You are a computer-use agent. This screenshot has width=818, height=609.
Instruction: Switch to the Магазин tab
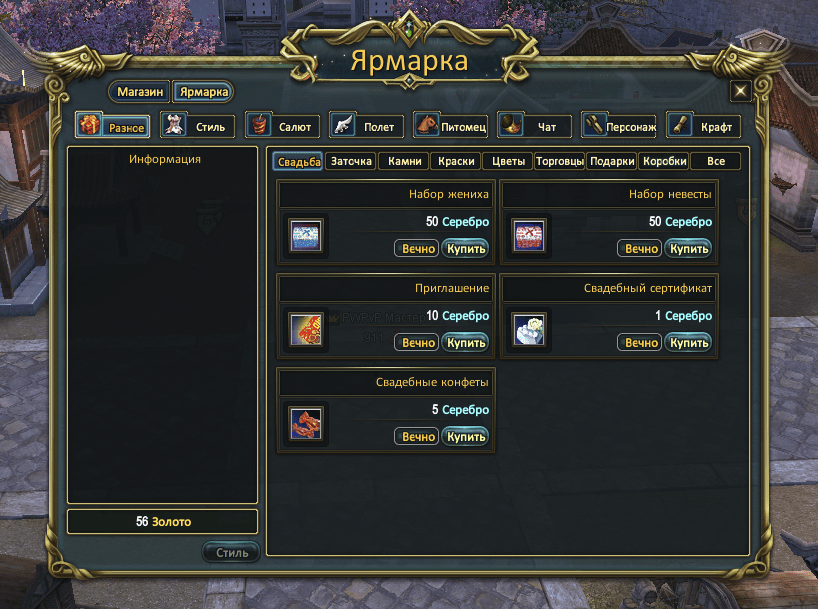coord(140,92)
